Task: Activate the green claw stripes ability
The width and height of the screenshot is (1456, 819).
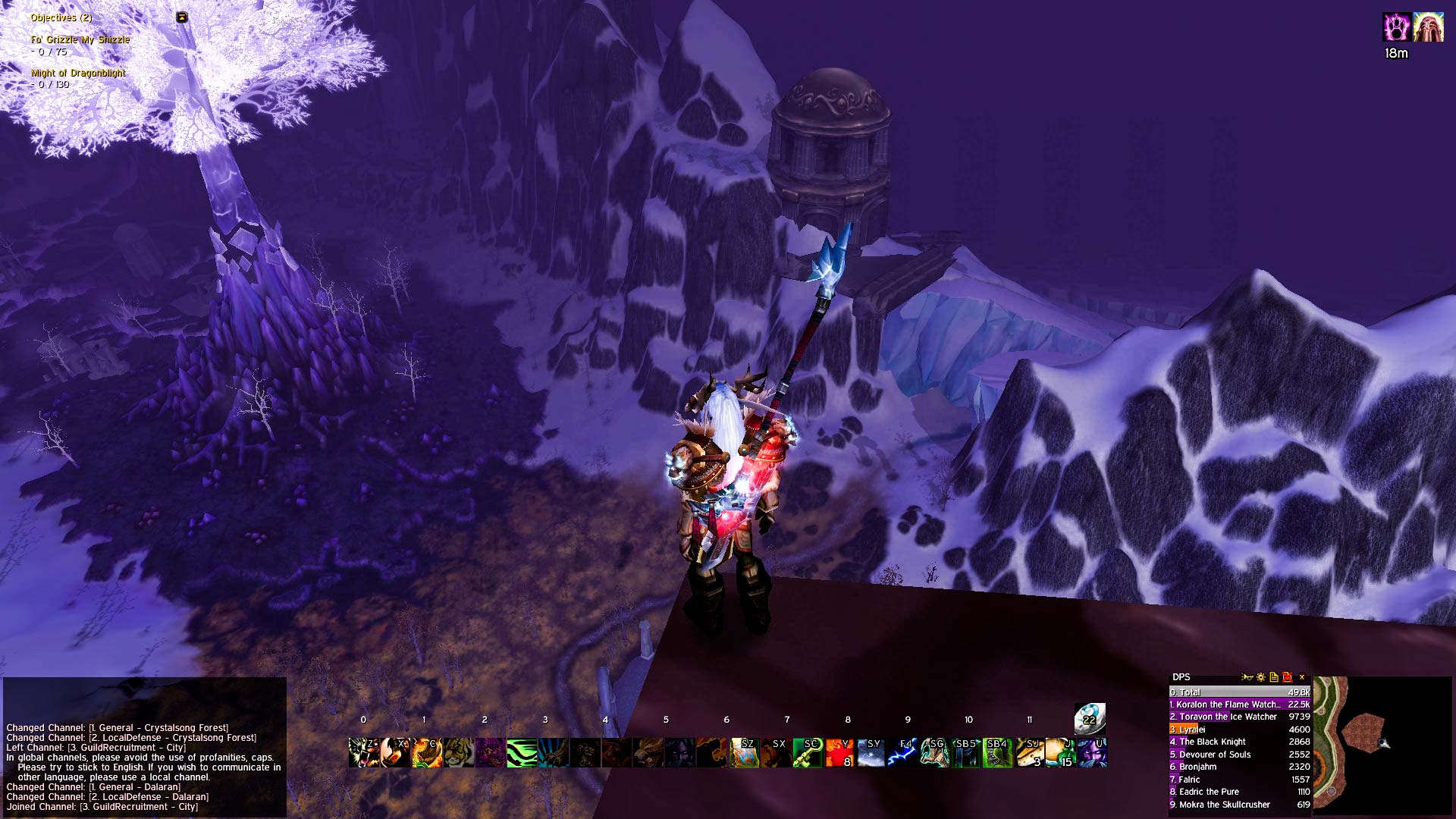Action: tap(521, 752)
